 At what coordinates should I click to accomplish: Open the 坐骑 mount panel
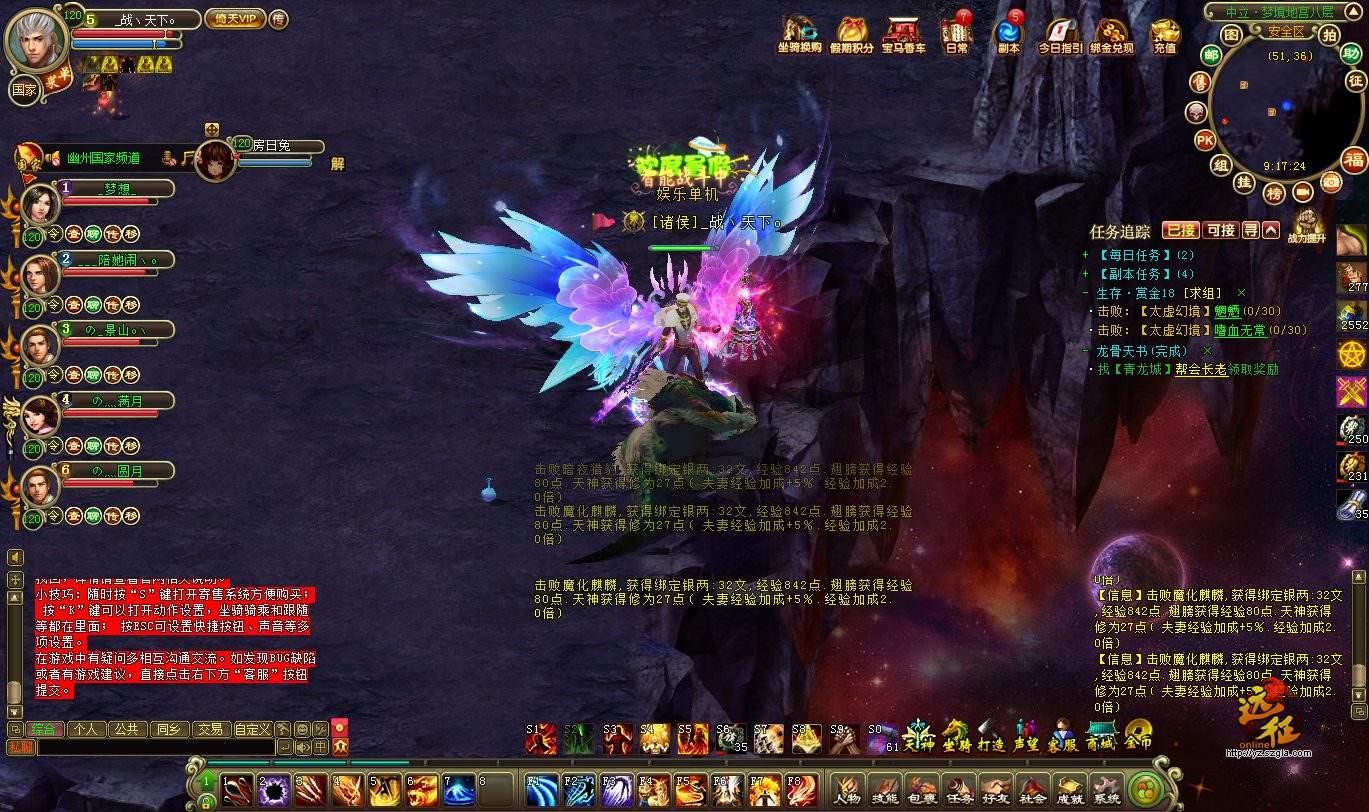coord(957,736)
